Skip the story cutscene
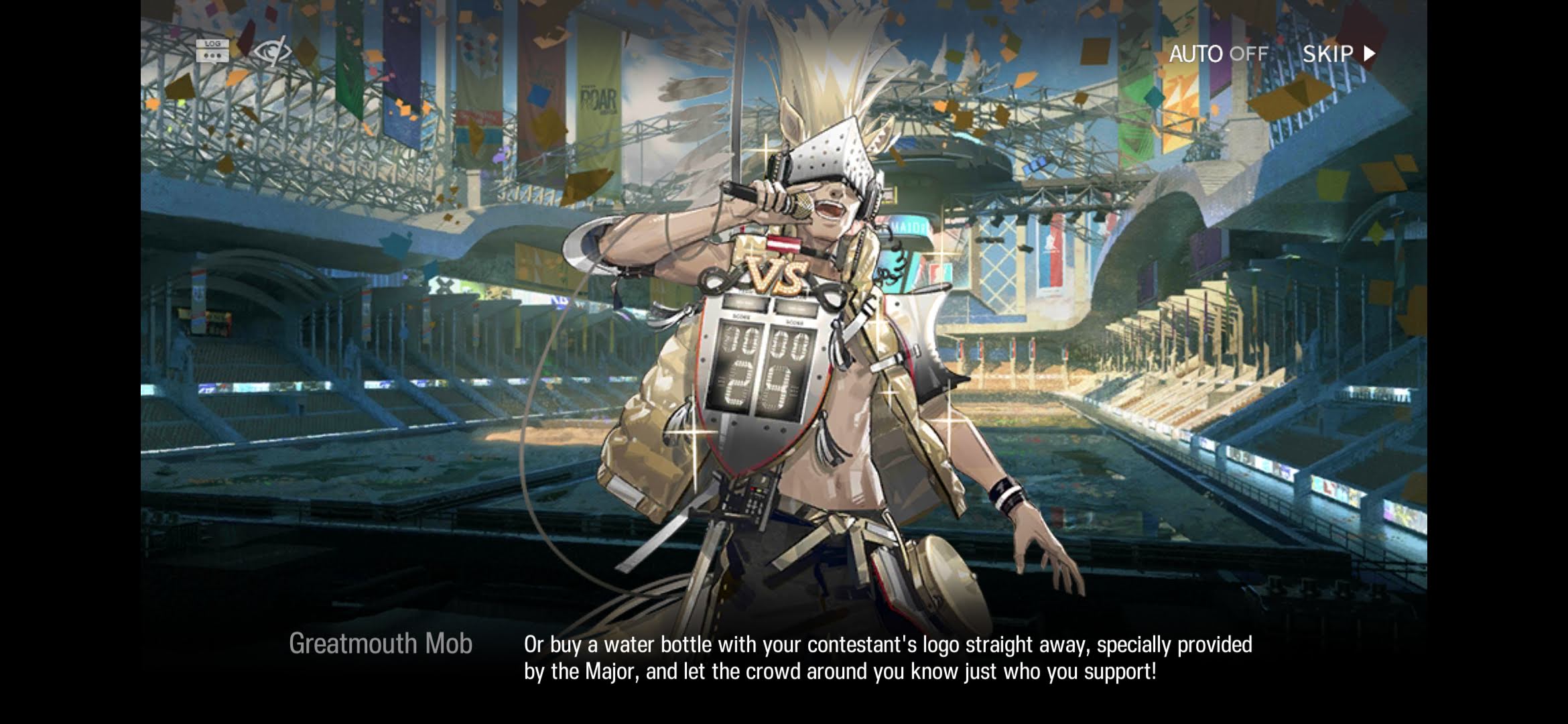1568x724 pixels. click(x=1338, y=54)
